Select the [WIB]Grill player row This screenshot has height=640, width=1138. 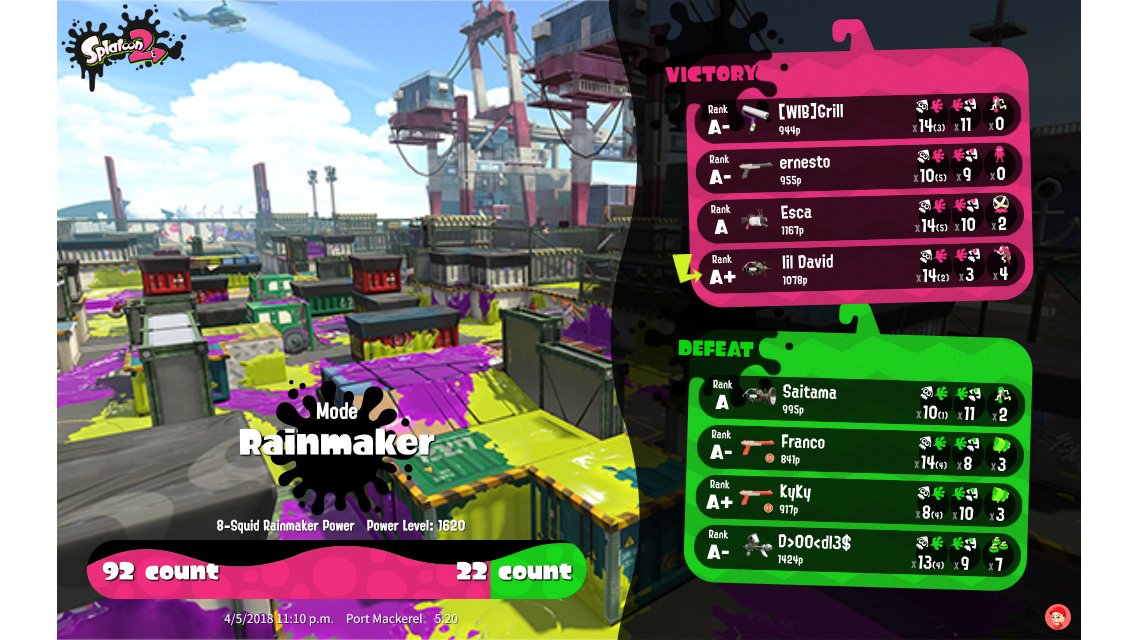click(860, 116)
